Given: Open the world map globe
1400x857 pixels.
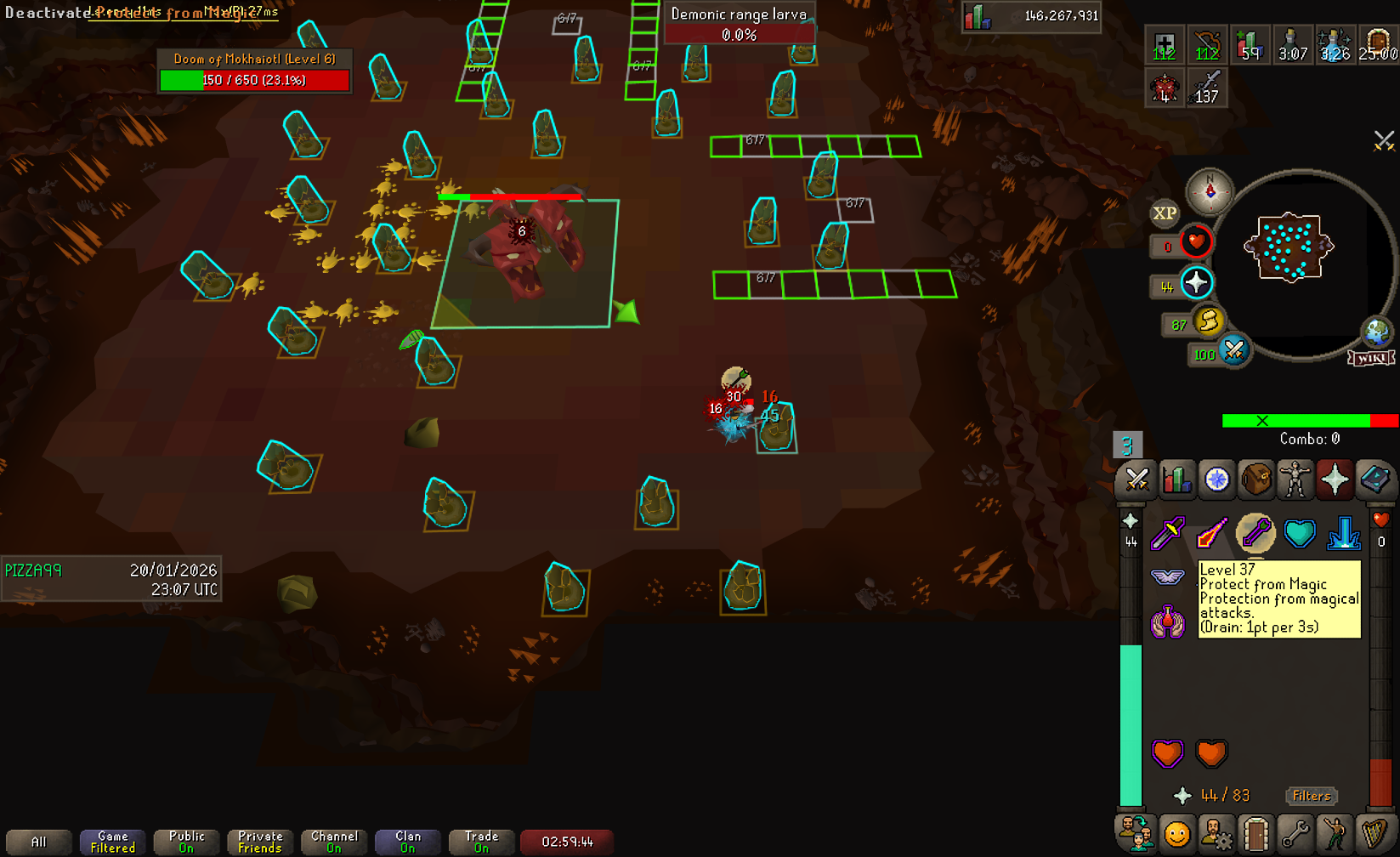Looking at the screenshot, I should [x=1376, y=332].
